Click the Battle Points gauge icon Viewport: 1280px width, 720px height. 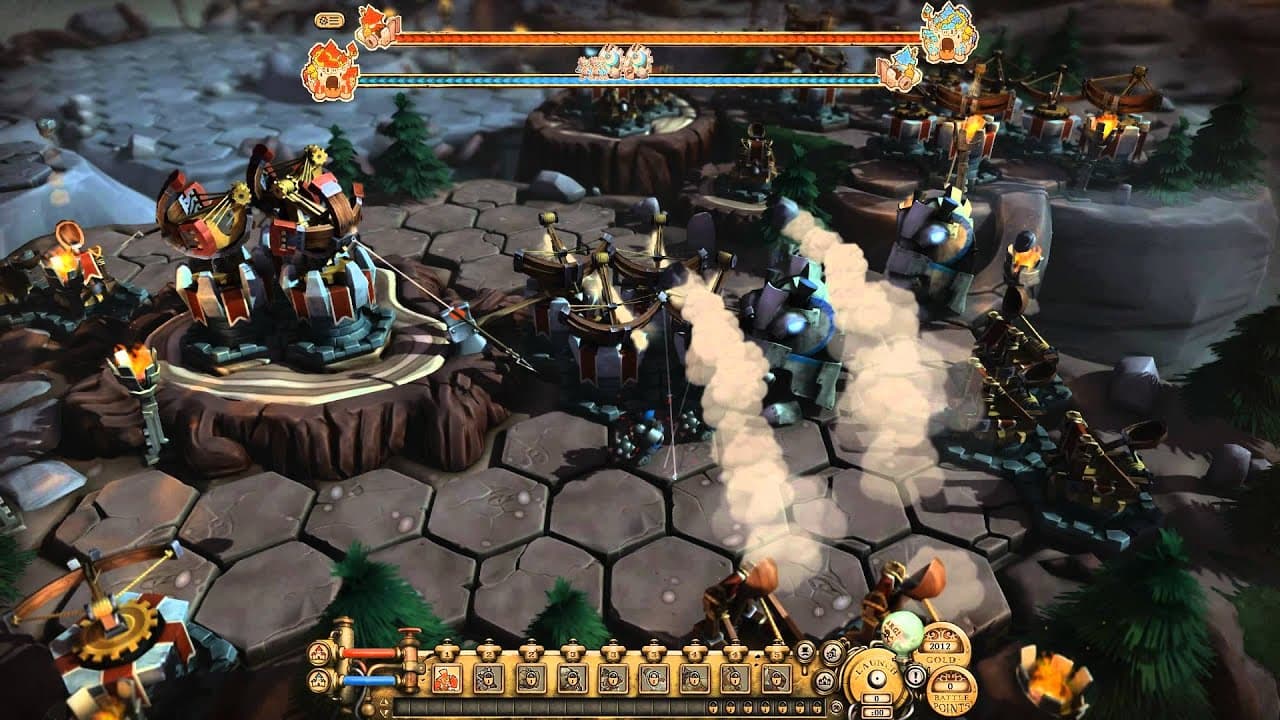coord(952,687)
